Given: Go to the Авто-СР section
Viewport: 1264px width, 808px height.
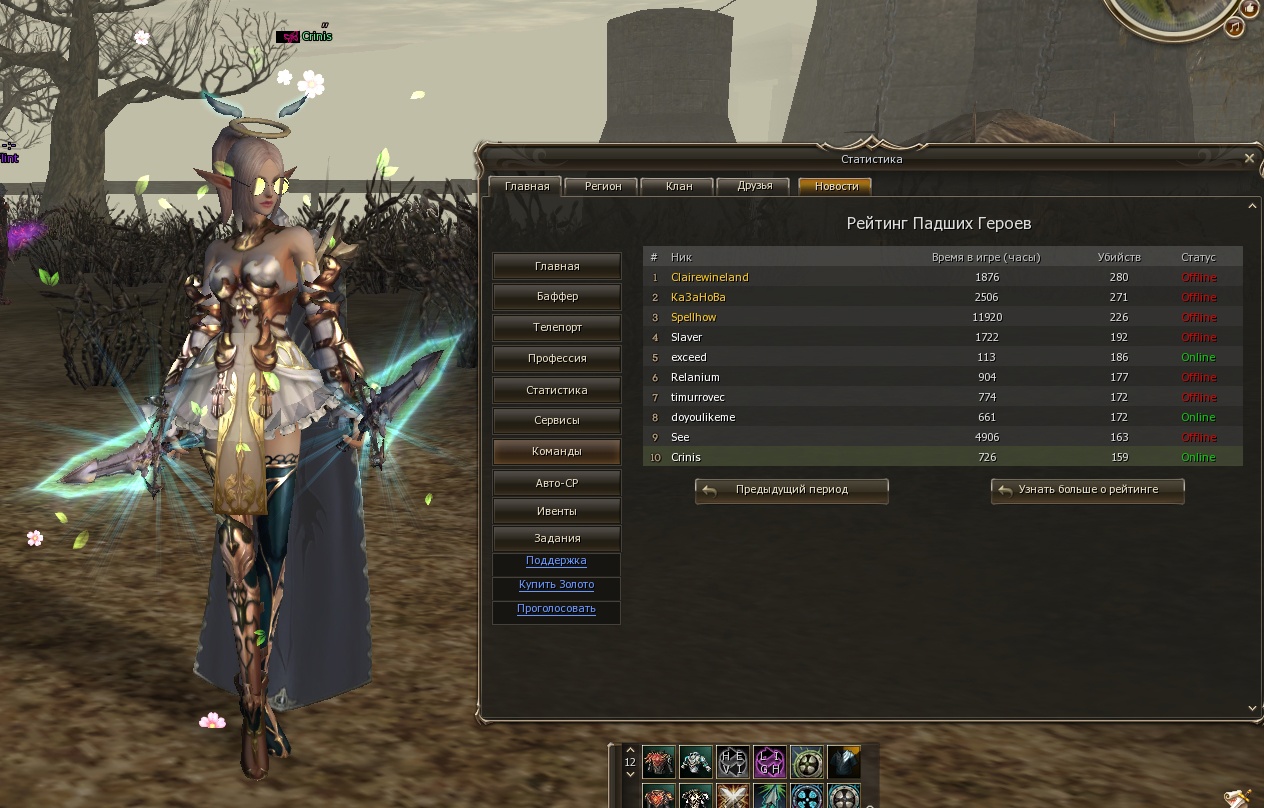Looking at the screenshot, I should tap(557, 483).
